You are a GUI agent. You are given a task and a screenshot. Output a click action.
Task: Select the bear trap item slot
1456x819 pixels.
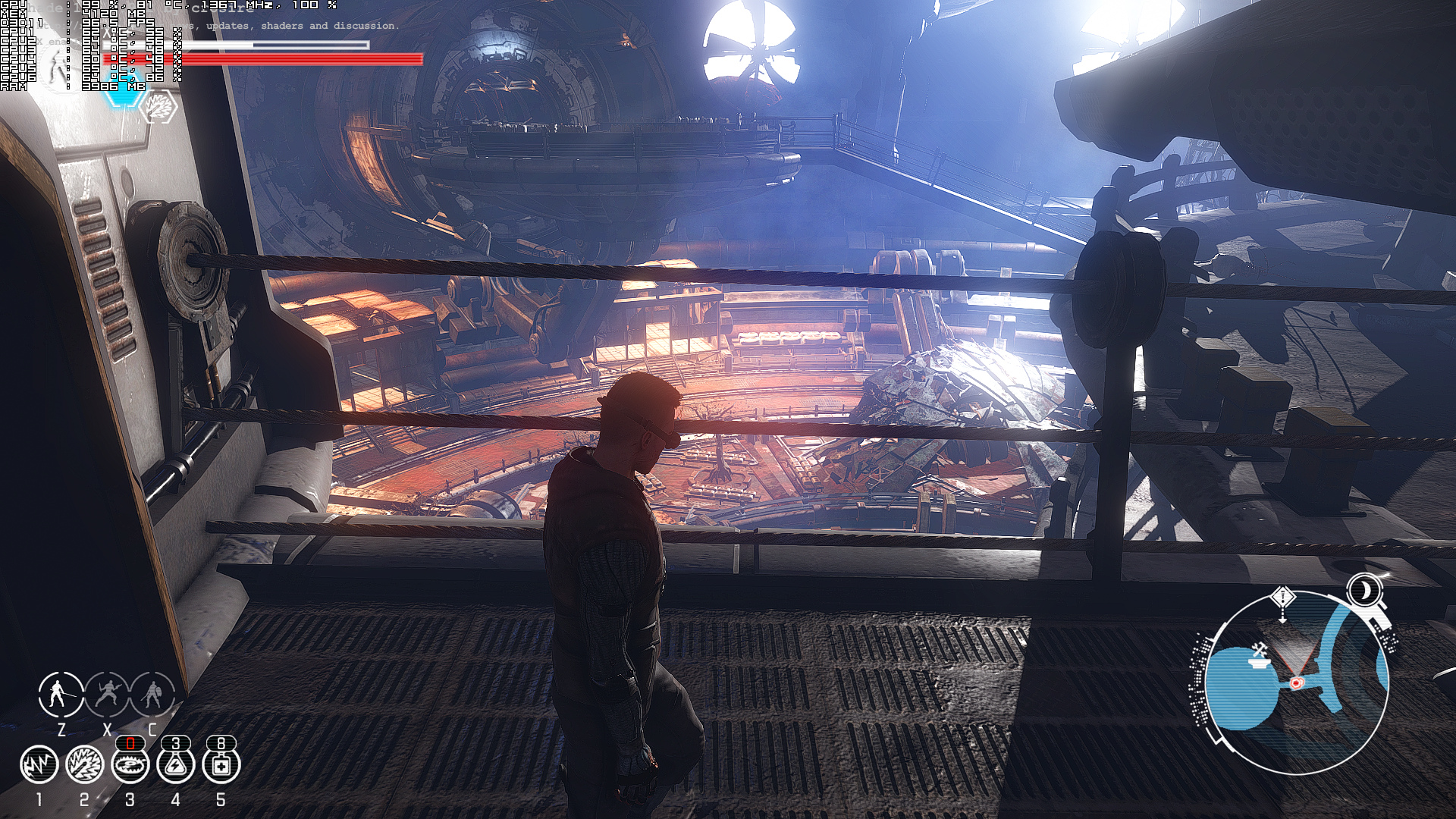coord(130,764)
